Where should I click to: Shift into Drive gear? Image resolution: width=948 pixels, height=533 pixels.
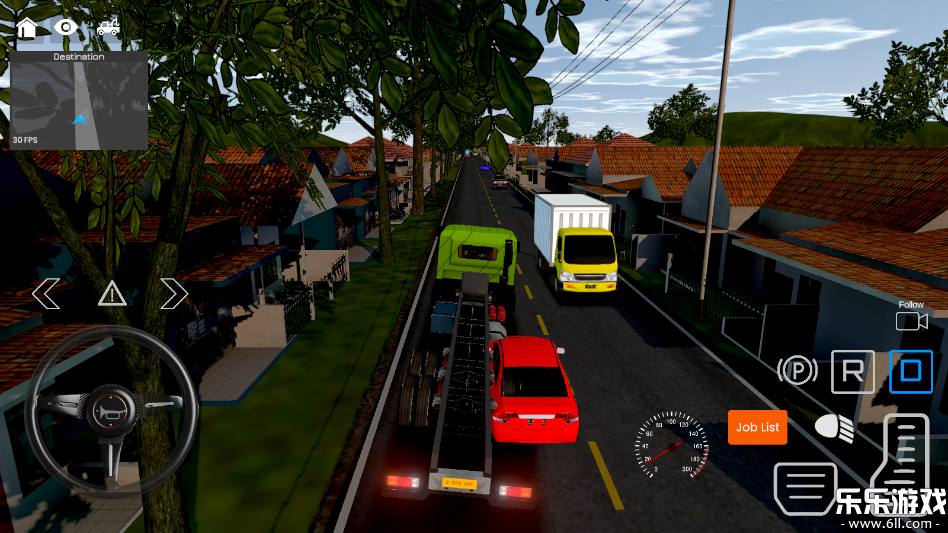click(910, 372)
